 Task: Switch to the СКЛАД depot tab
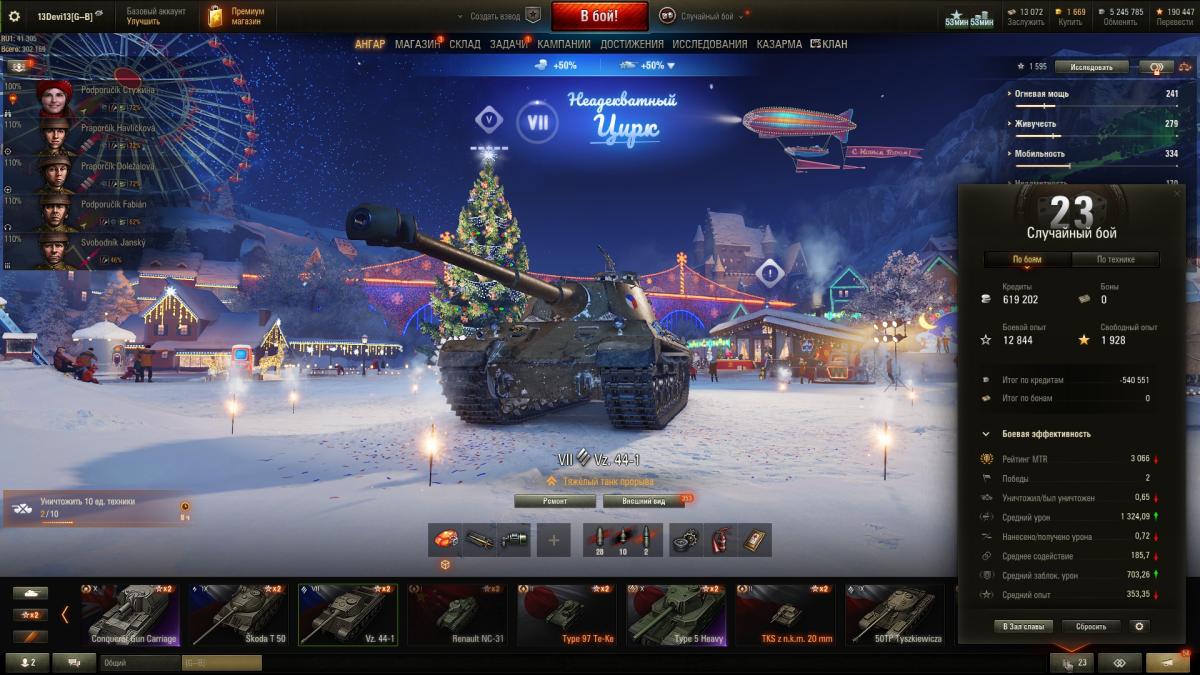(465, 44)
